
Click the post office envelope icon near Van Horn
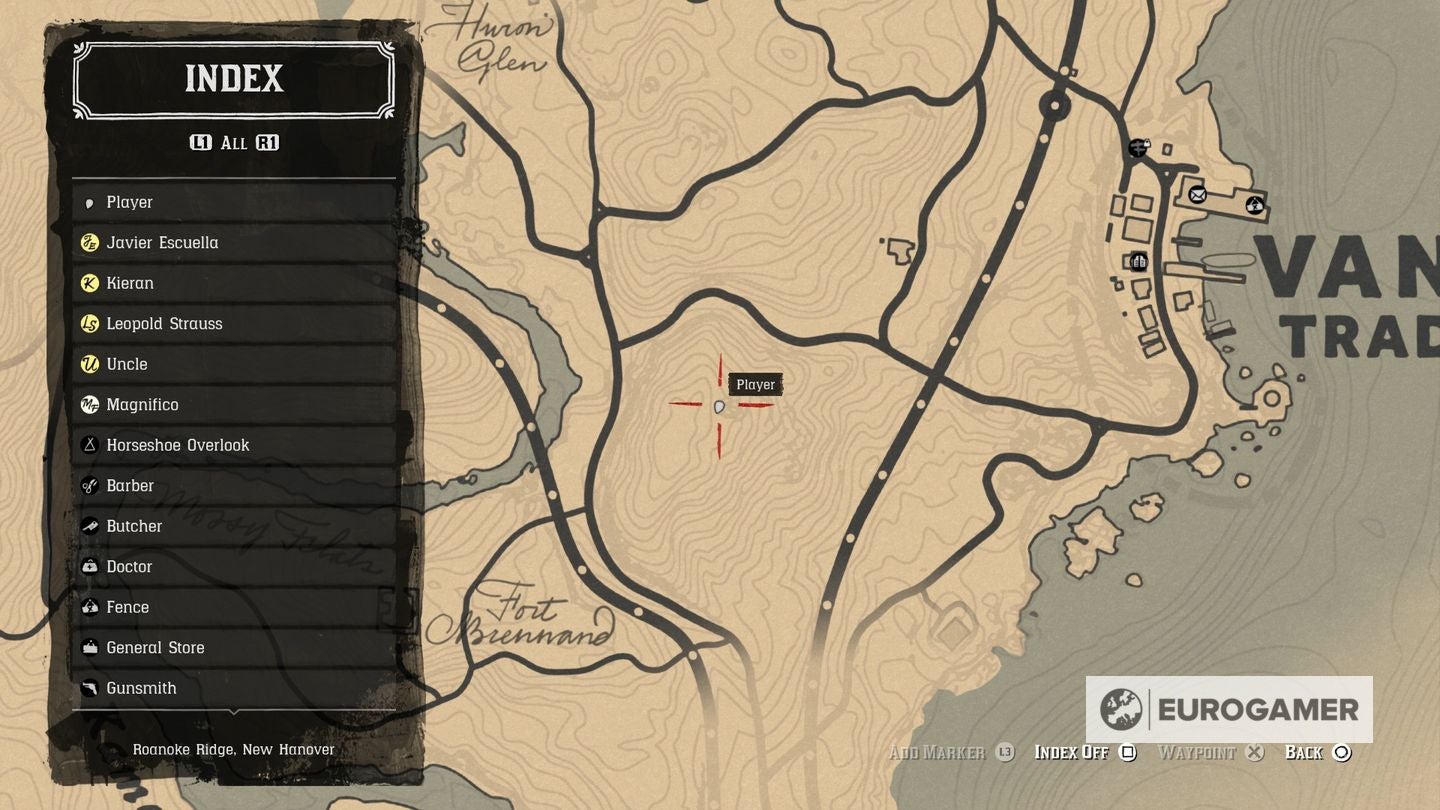tap(1197, 196)
